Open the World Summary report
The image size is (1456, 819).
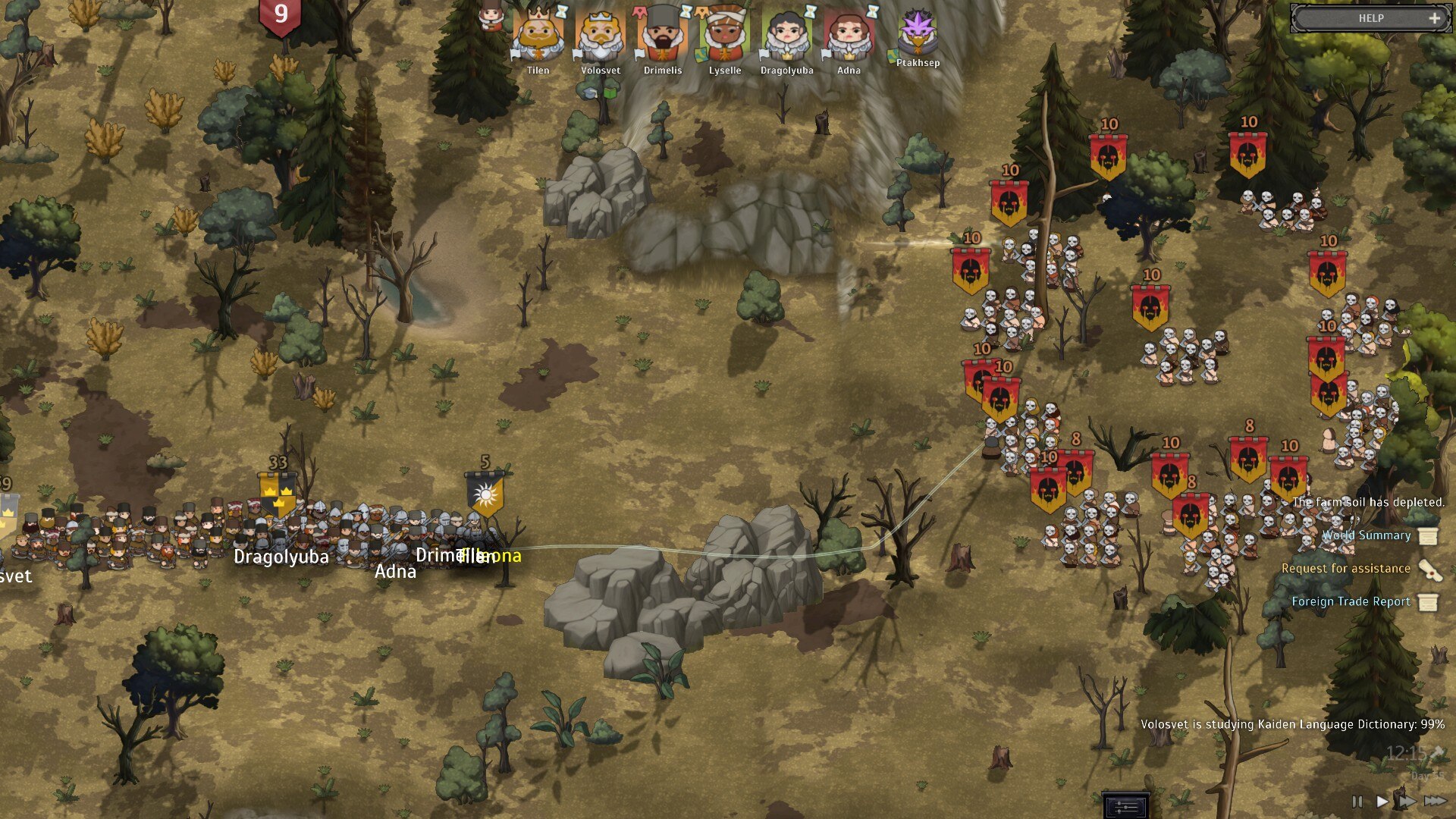click(1367, 535)
